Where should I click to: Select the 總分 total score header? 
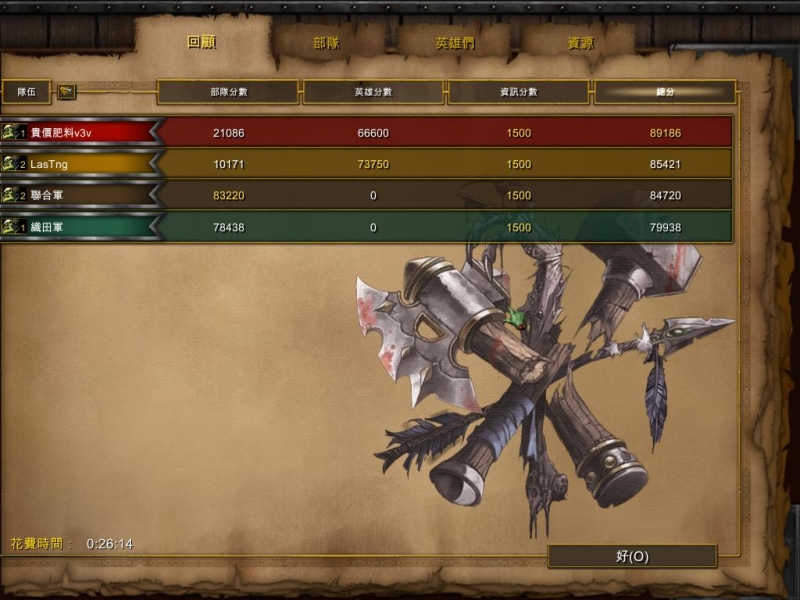click(x=664, y=92)
